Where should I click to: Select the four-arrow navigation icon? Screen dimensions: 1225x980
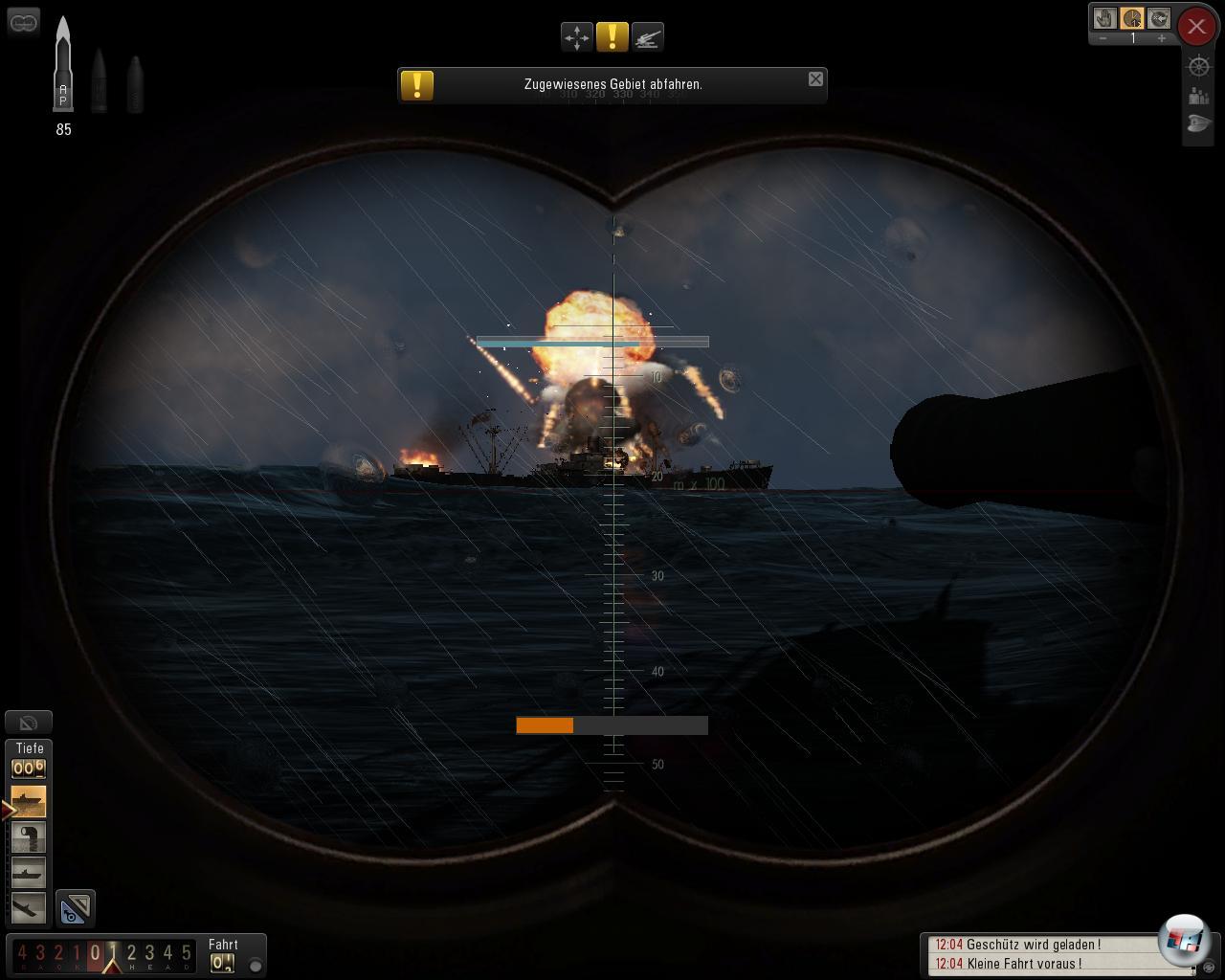point(577,37)
